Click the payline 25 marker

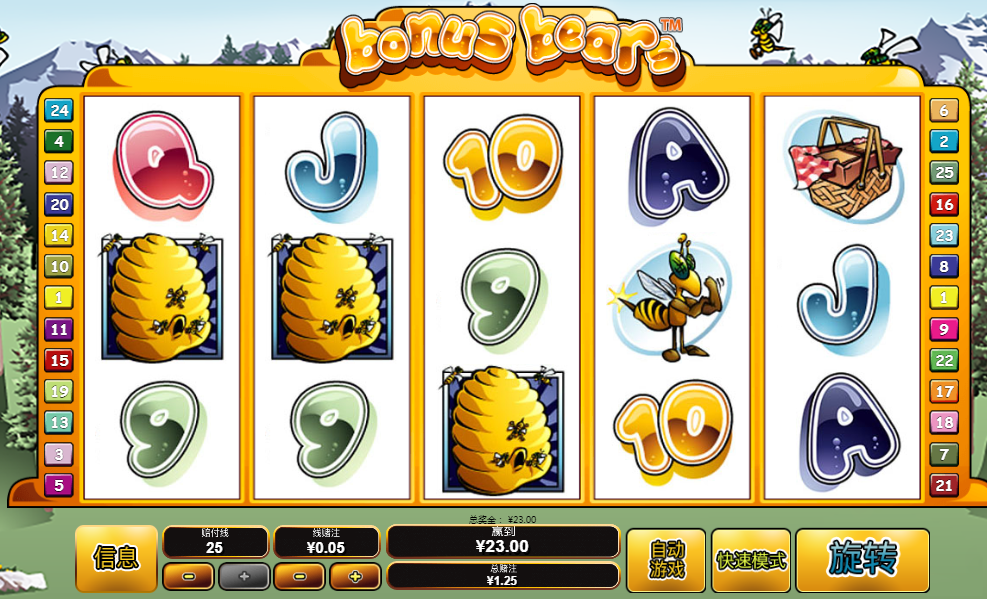click(x=944, y=172)
